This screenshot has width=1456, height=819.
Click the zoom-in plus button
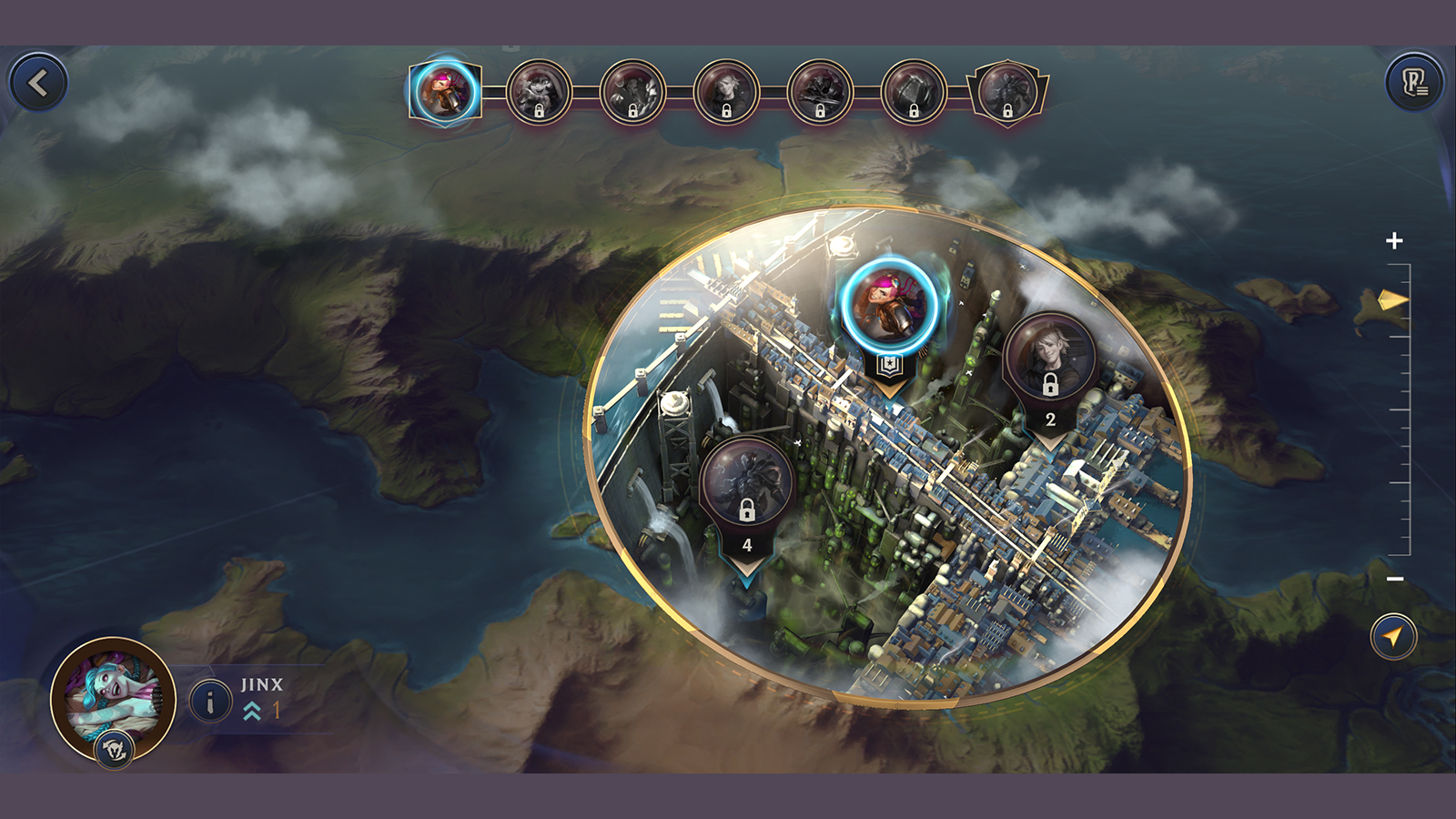coord(1394,241)
